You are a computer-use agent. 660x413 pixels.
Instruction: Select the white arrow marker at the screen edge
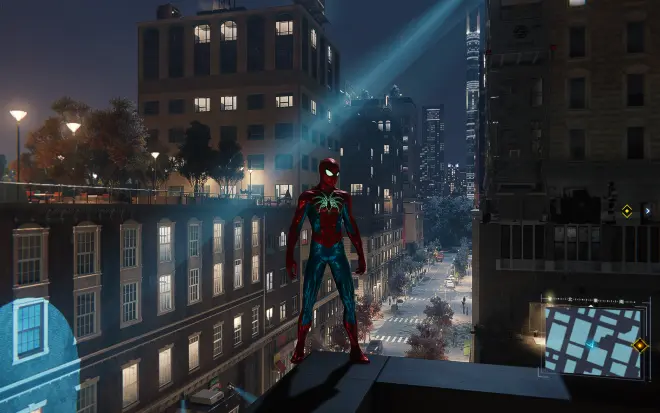point(647,211)
